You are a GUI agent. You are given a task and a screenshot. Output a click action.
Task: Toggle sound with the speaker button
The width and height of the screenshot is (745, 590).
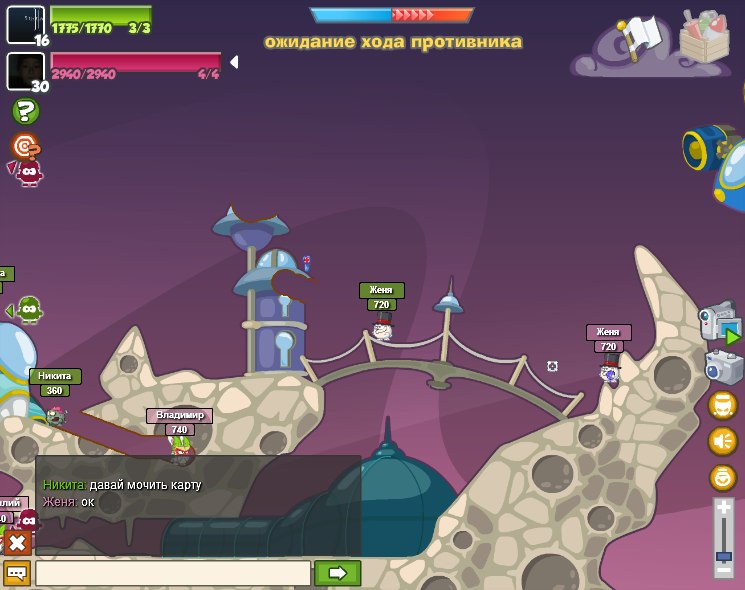(722, 441)
